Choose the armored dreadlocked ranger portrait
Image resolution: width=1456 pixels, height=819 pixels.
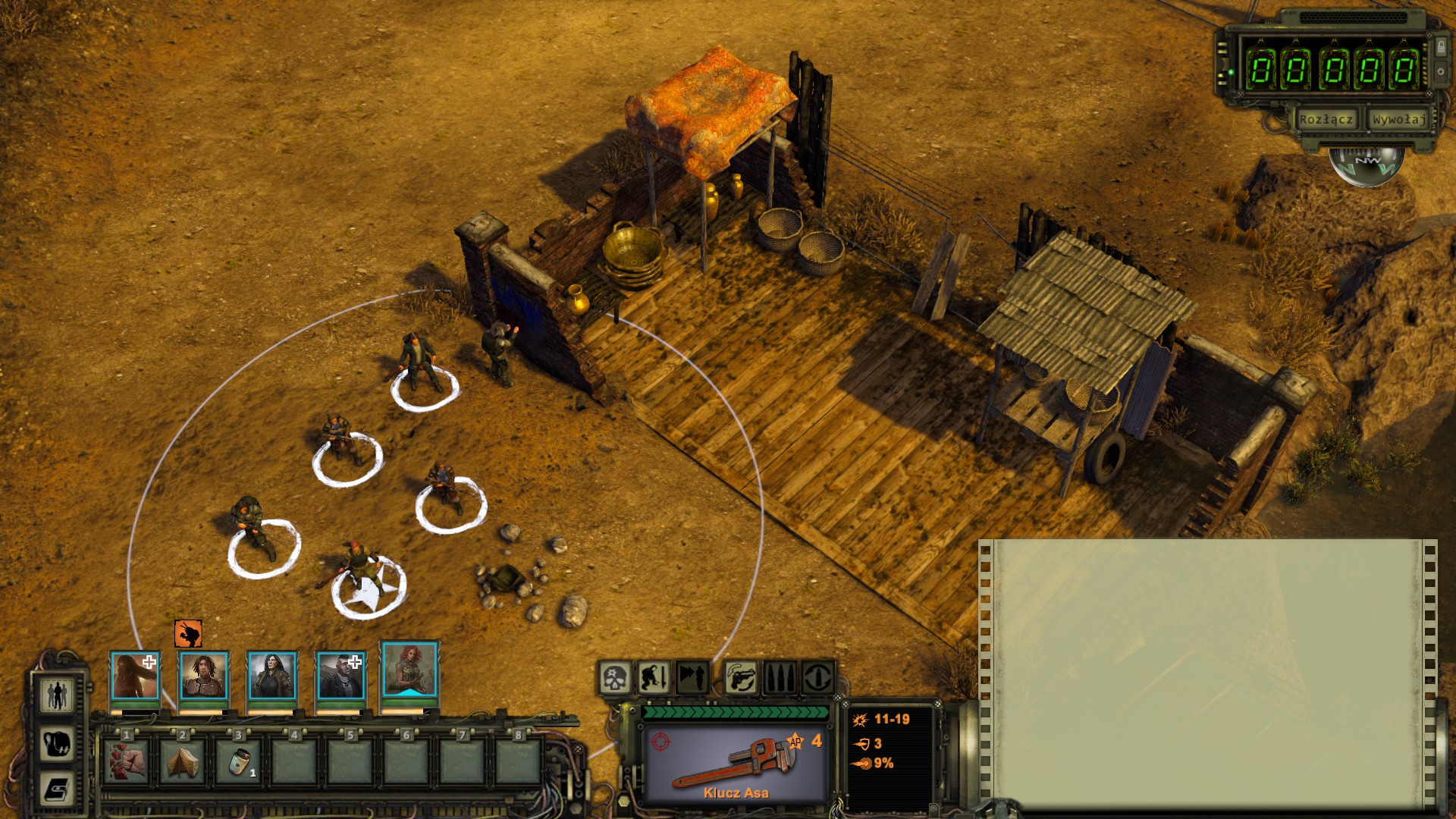click(203, 675)
